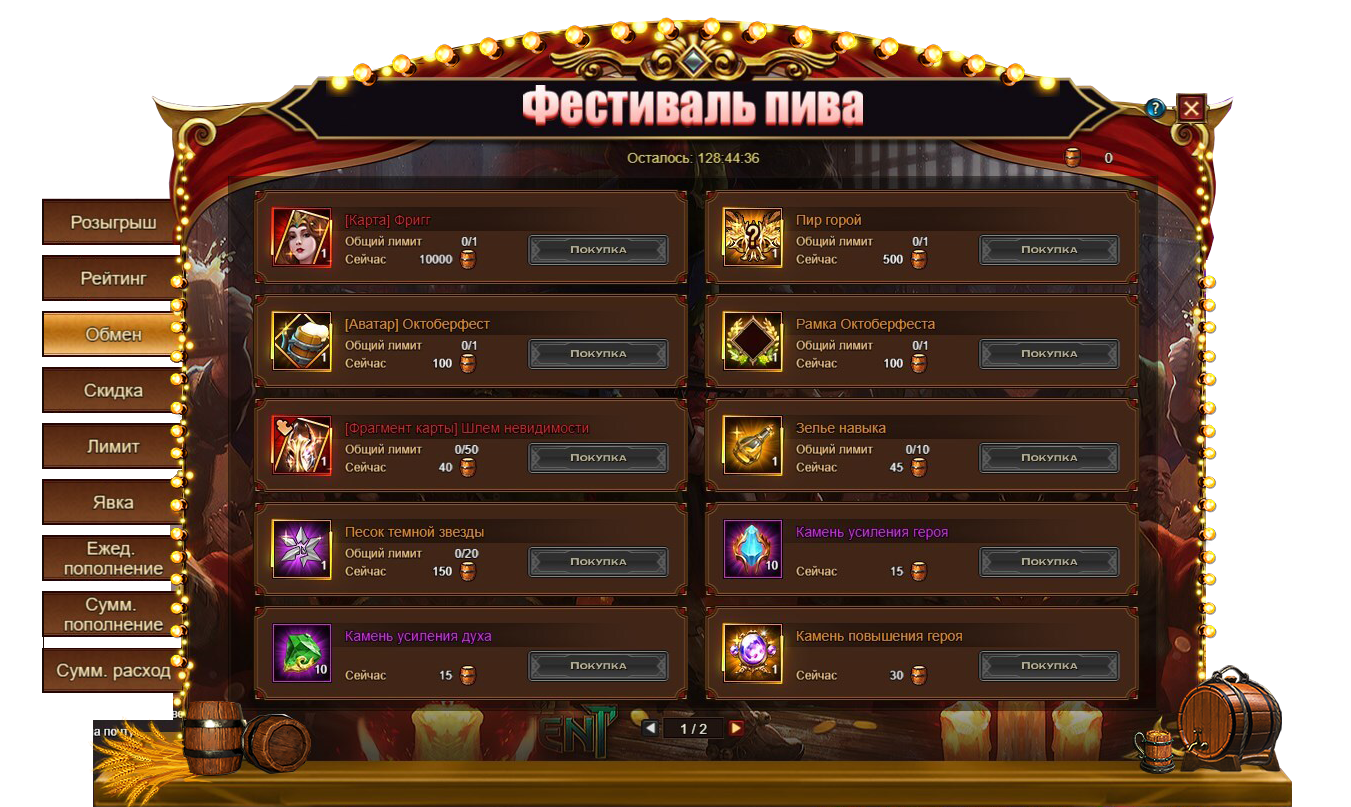
Task: Buy the [Карта] Фригг card
Action: pos(598,250)
